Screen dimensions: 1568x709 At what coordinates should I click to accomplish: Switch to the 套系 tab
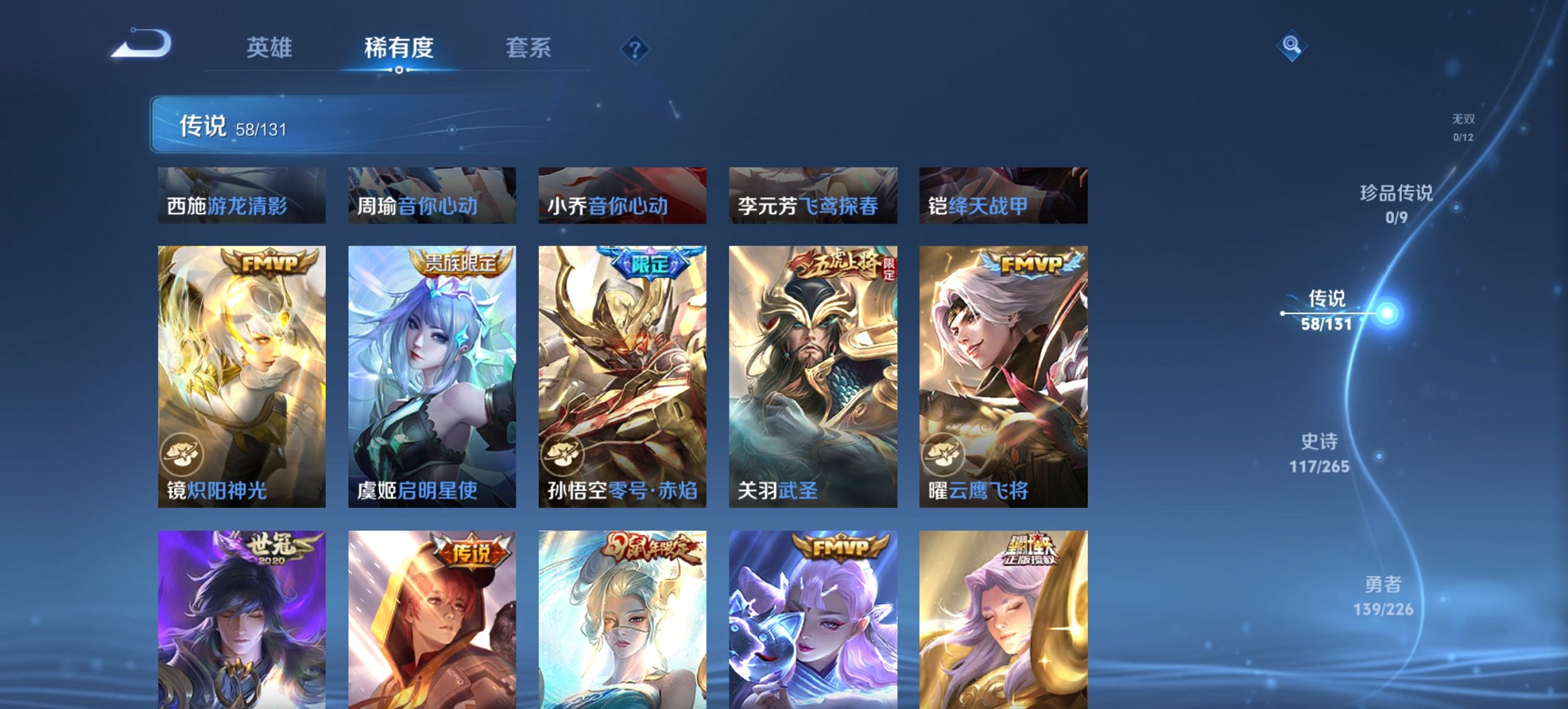tap(530, 48)
